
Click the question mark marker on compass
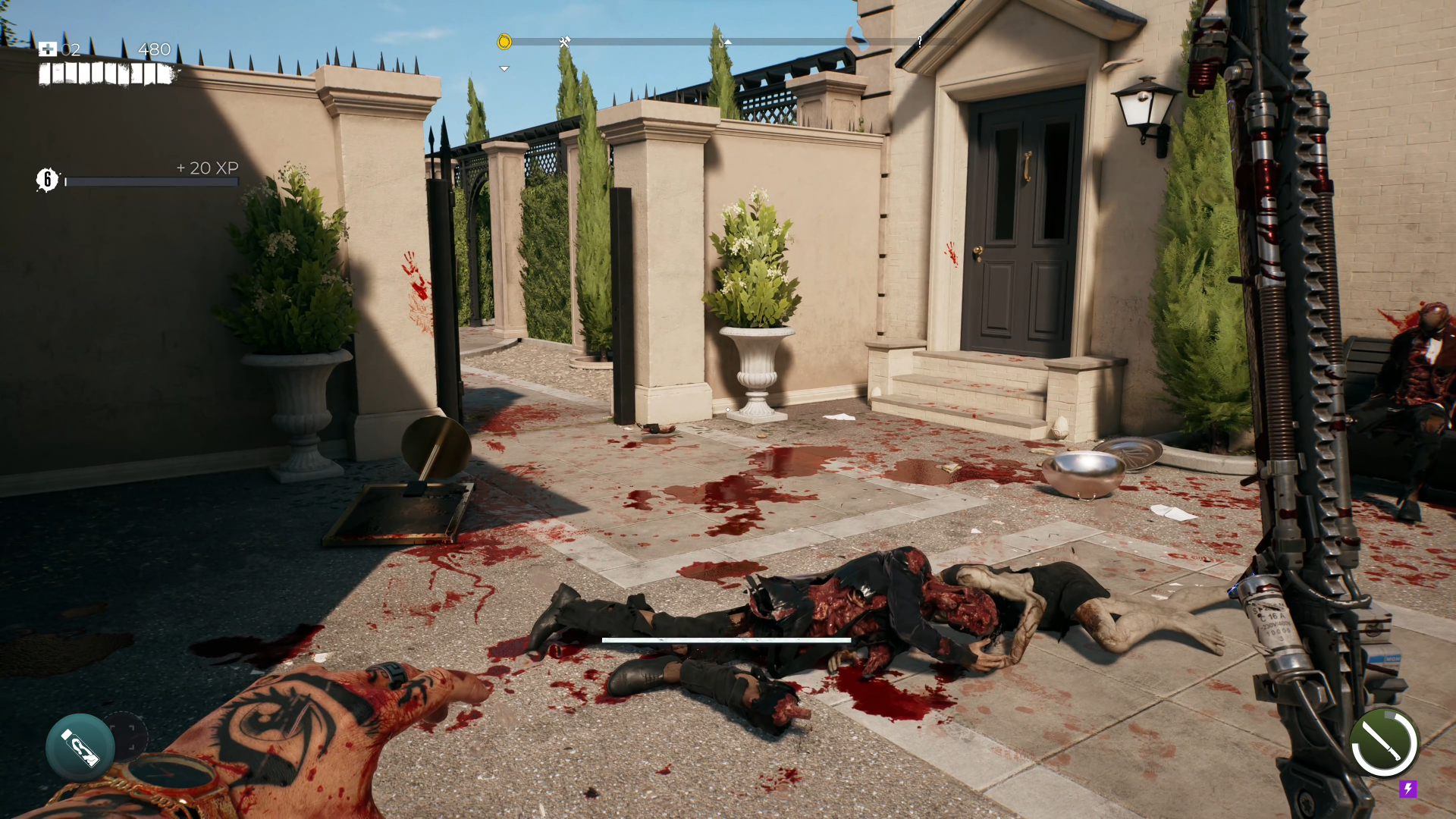tap(920, 42)
